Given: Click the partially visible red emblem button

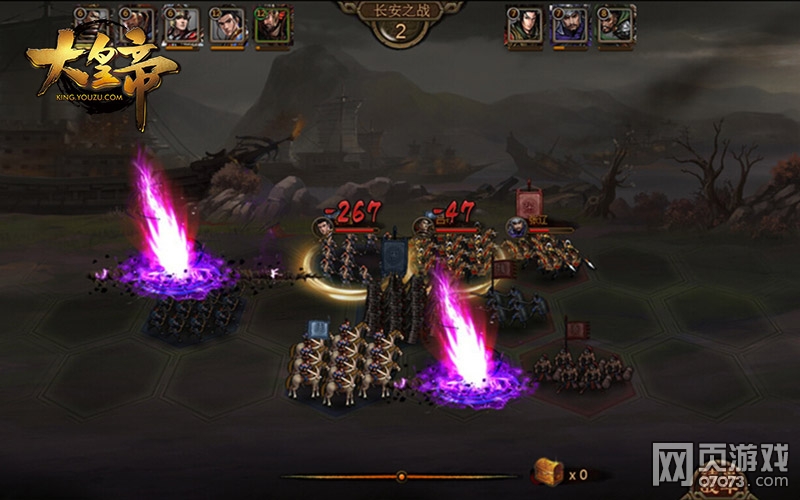Looking at the screenshot, I should 717,485.
